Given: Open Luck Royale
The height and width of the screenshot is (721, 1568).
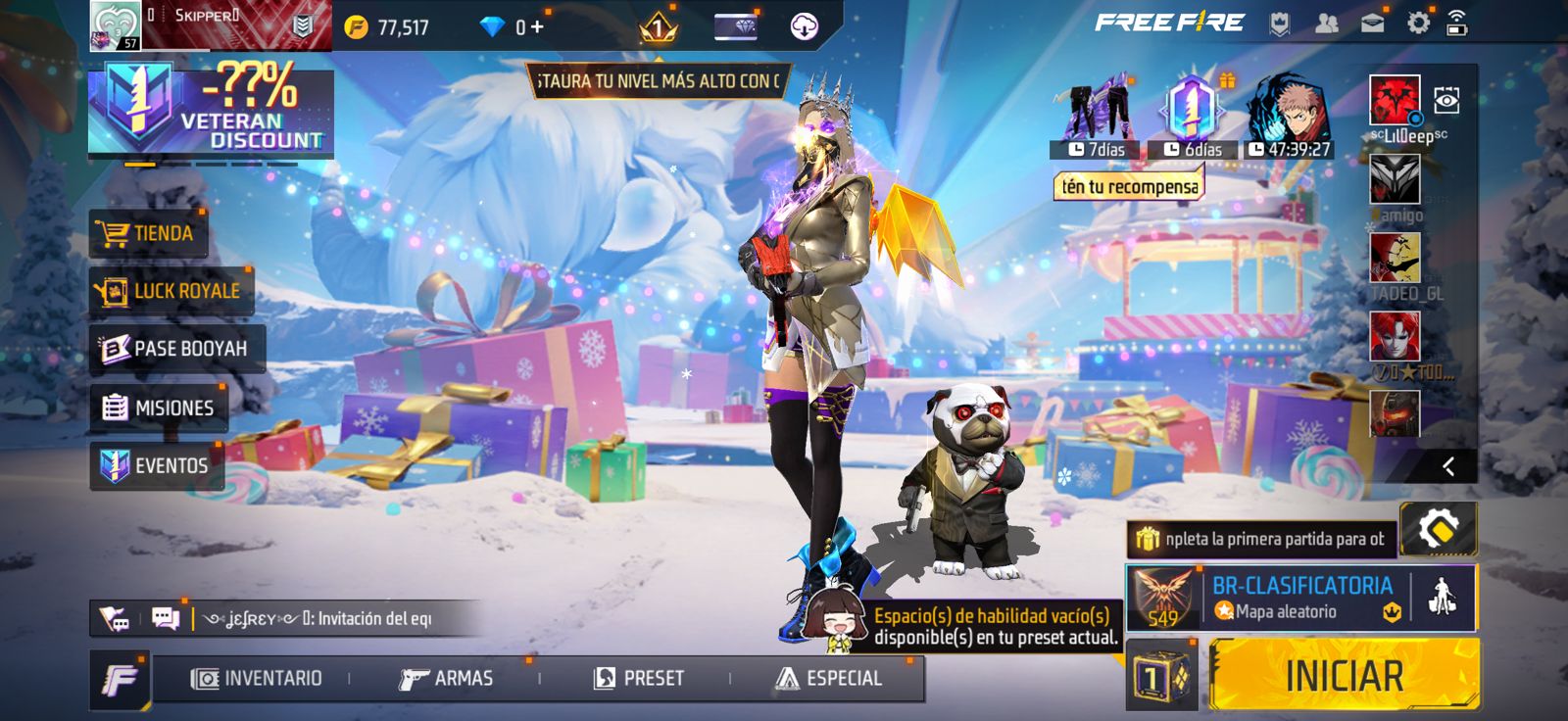Looking at the screenshot, I should (171, 291).
